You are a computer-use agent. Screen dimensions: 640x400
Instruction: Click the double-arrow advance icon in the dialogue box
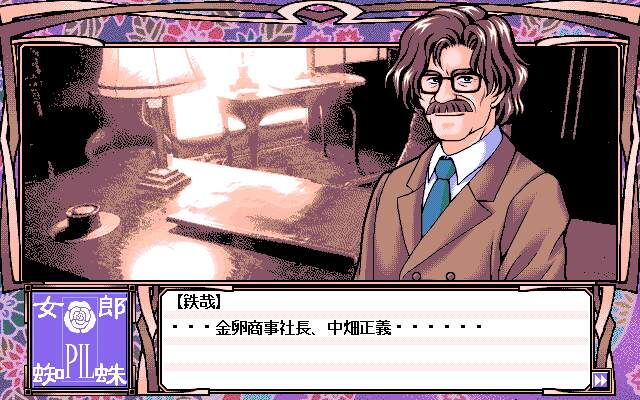[x=599, y=379]
